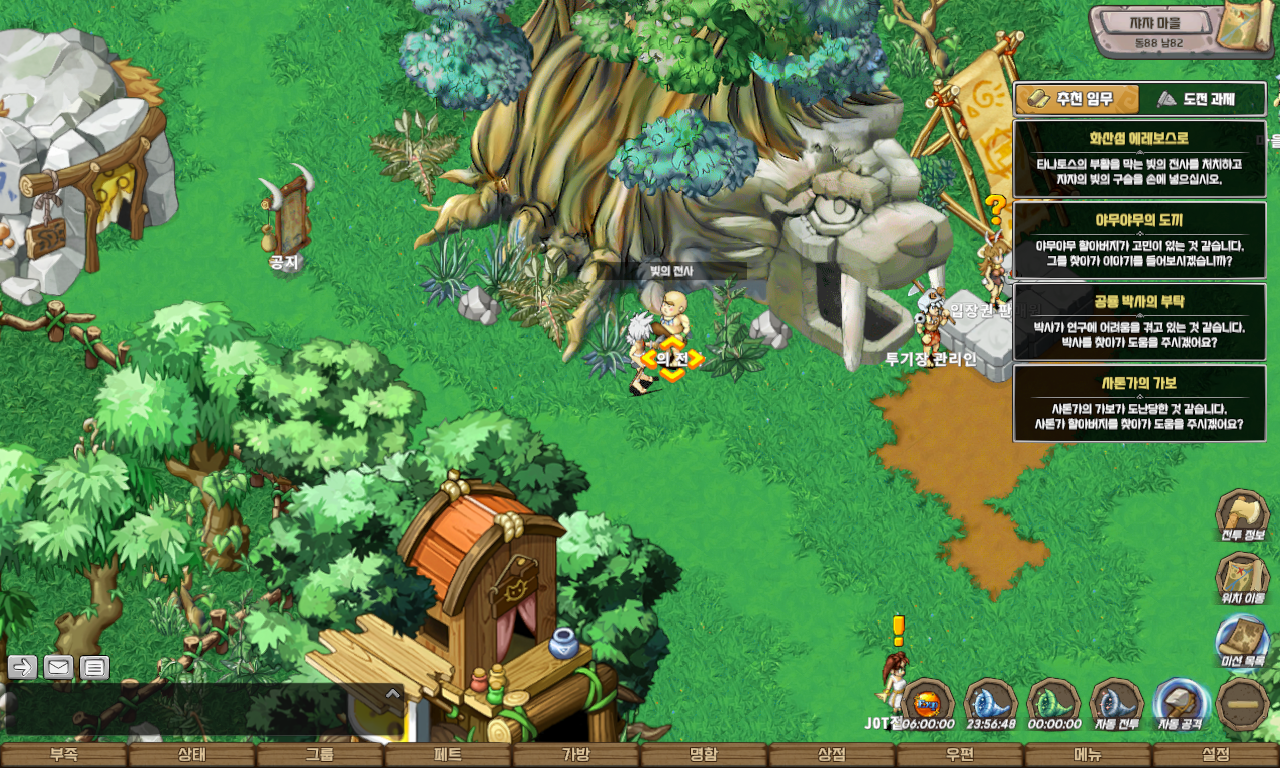Collapse the icon tray with the minus button
The height and width of the screenshot is (768, 1280).
pyautogui.click(x=1243, y=703)
